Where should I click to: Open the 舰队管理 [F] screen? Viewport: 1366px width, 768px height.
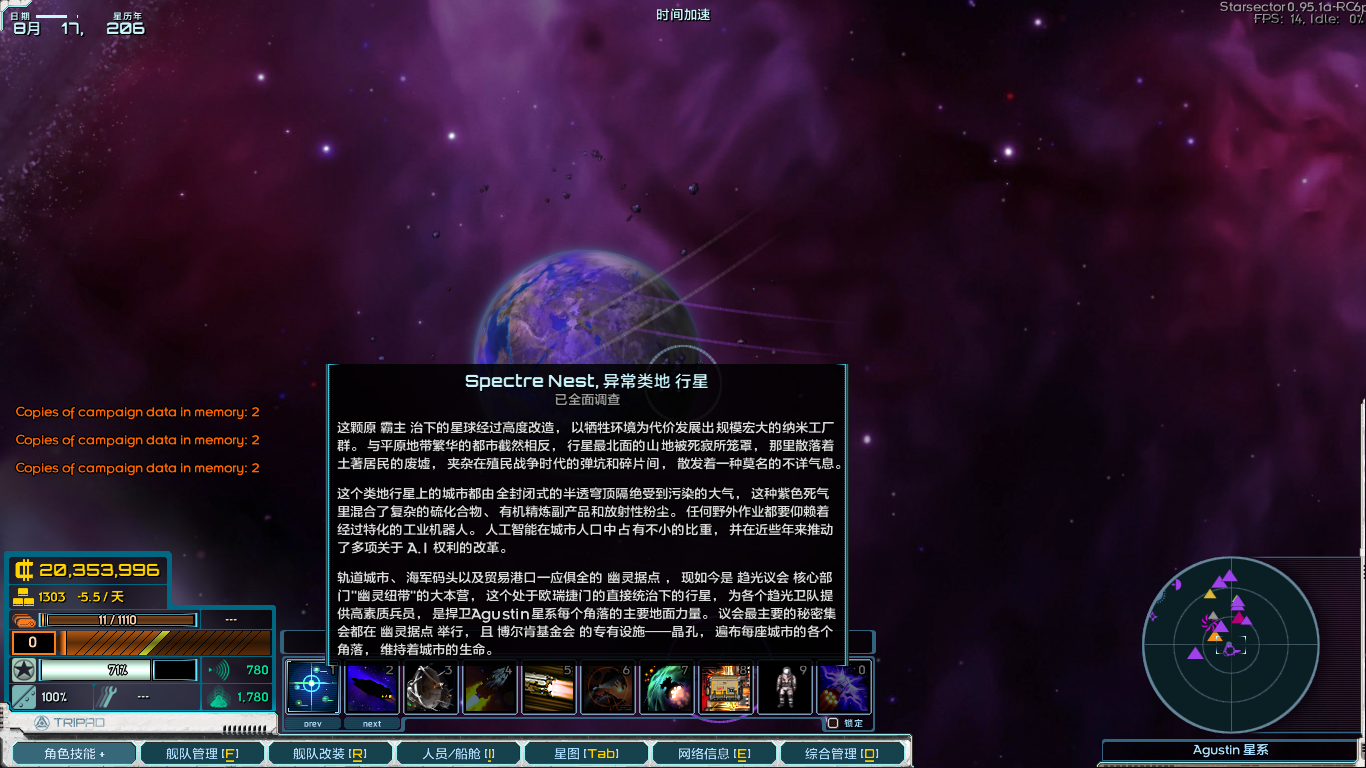click(x=202, y=752)
